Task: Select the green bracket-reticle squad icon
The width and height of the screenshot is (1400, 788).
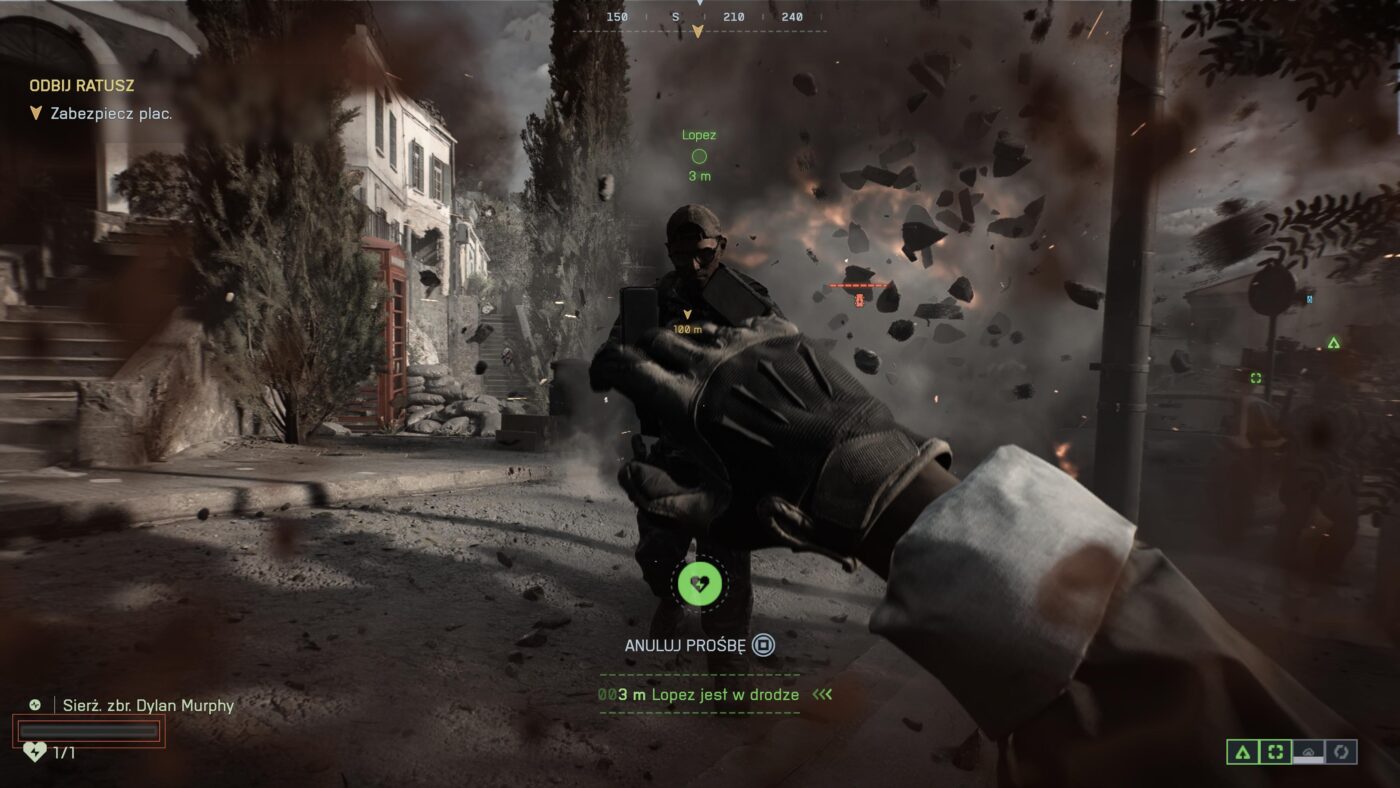Action: tap(1275, 752)
